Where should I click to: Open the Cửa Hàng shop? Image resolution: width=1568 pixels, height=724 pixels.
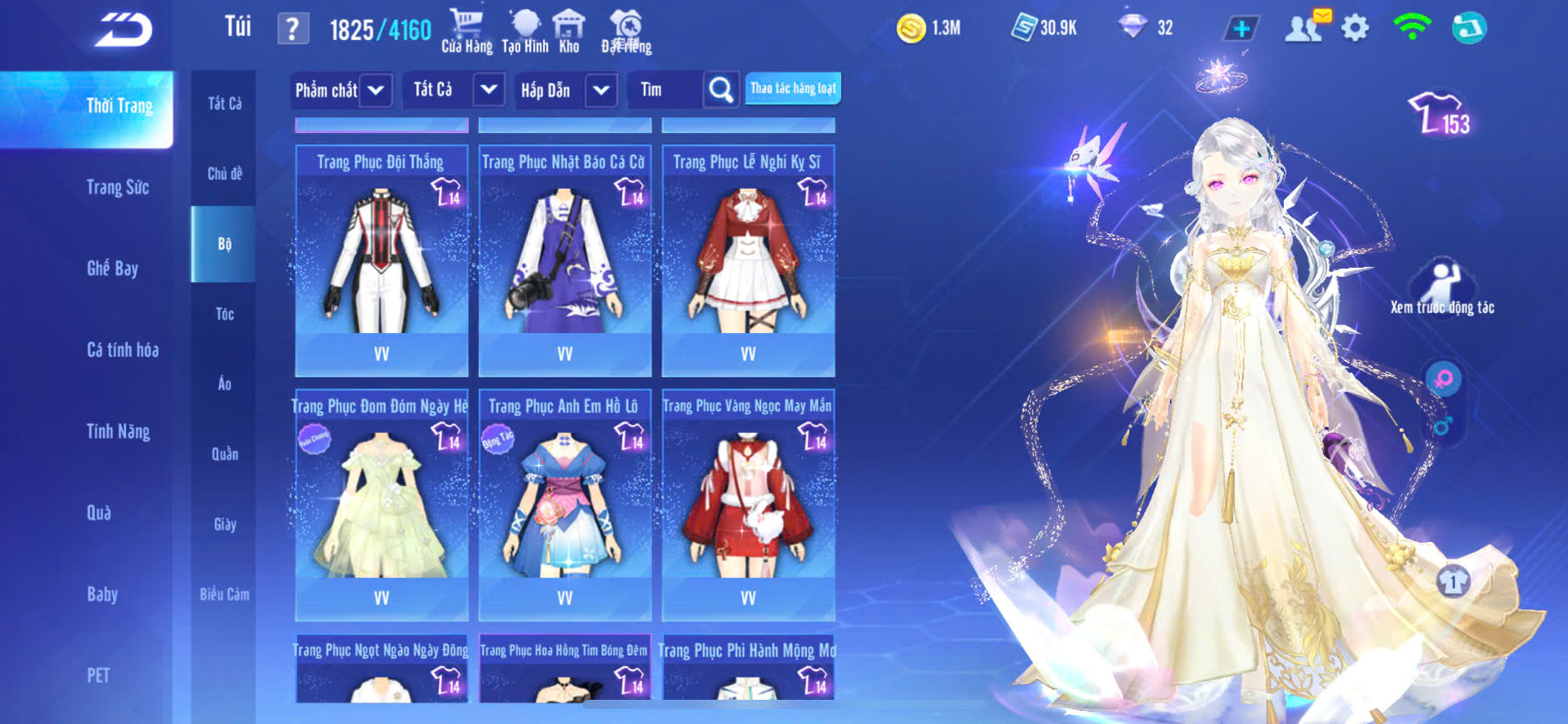[466, 32]
